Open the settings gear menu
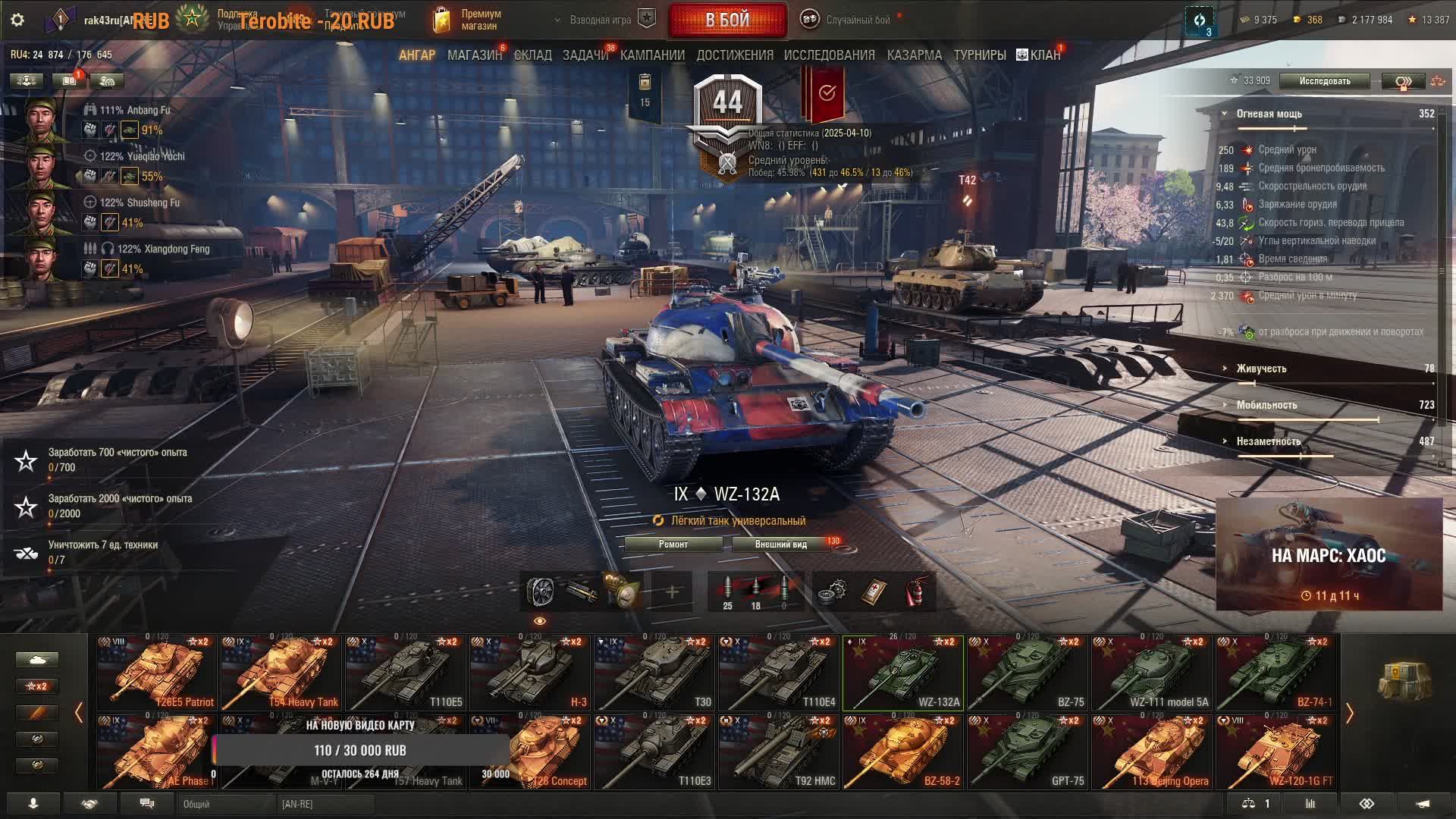This screenshot has height=819, width=1456. click(17, 20)
